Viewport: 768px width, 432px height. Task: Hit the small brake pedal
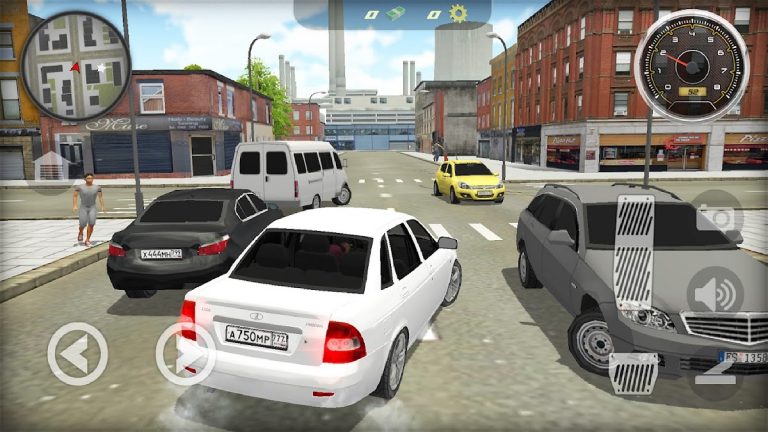coord(633,373)
